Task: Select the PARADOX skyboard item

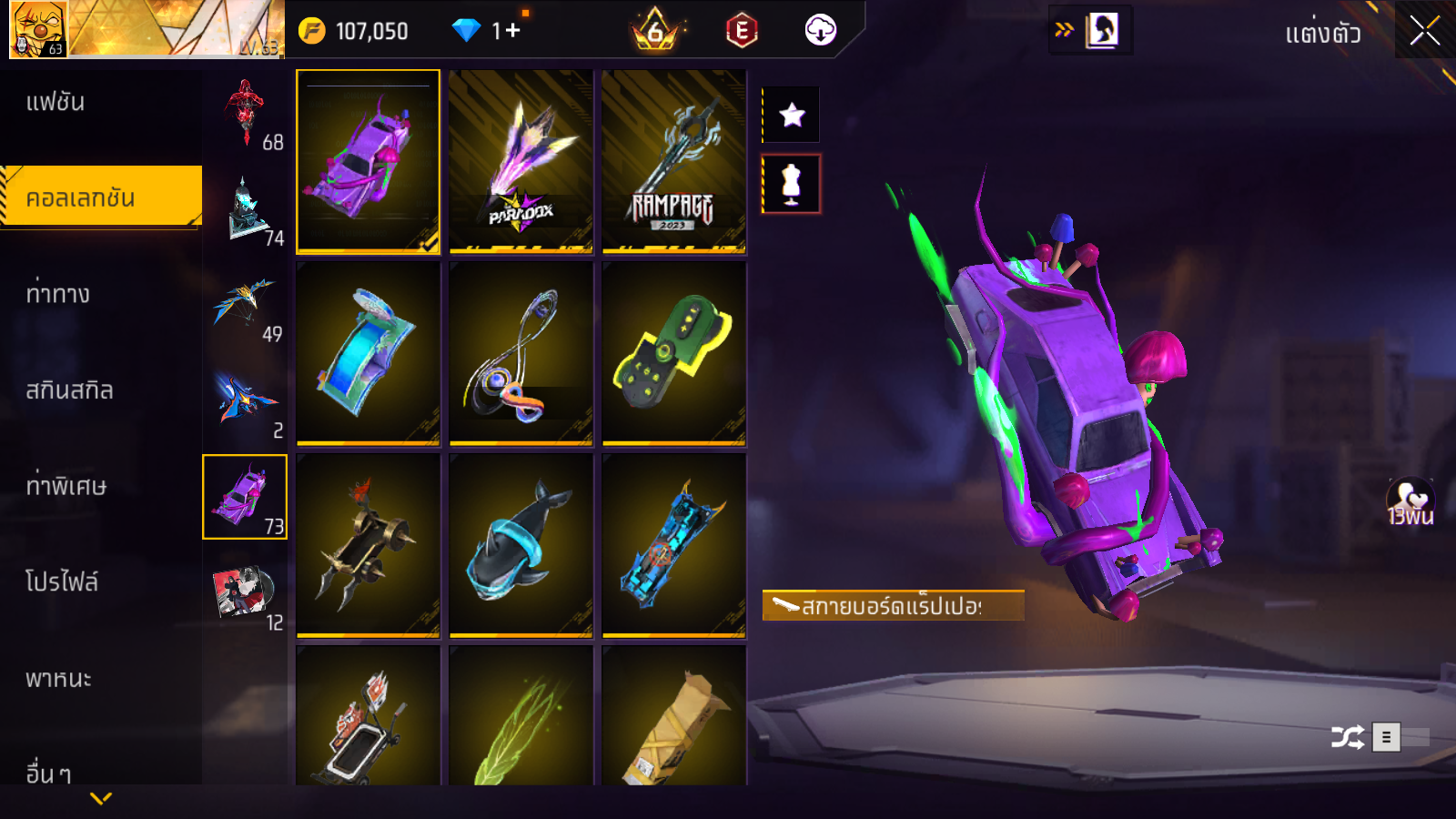Action: 521,161
